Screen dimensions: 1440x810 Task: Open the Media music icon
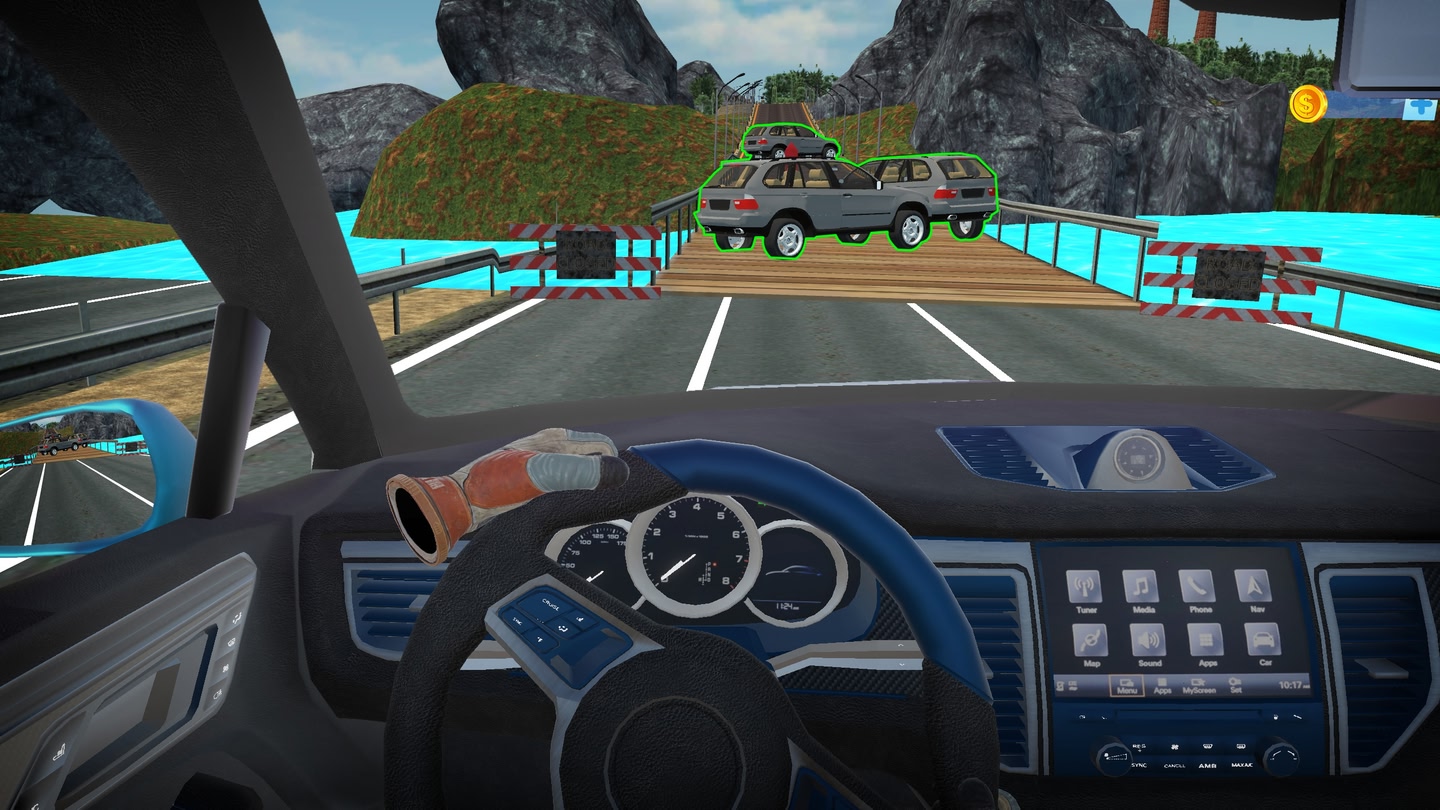click(1141, 585)
